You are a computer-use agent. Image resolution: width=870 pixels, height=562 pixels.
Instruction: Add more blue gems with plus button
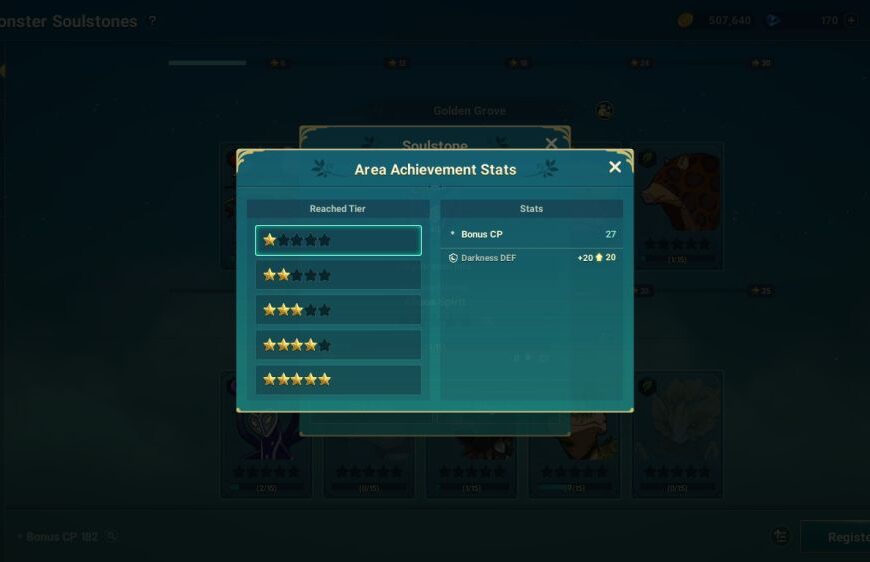point(851,20)
